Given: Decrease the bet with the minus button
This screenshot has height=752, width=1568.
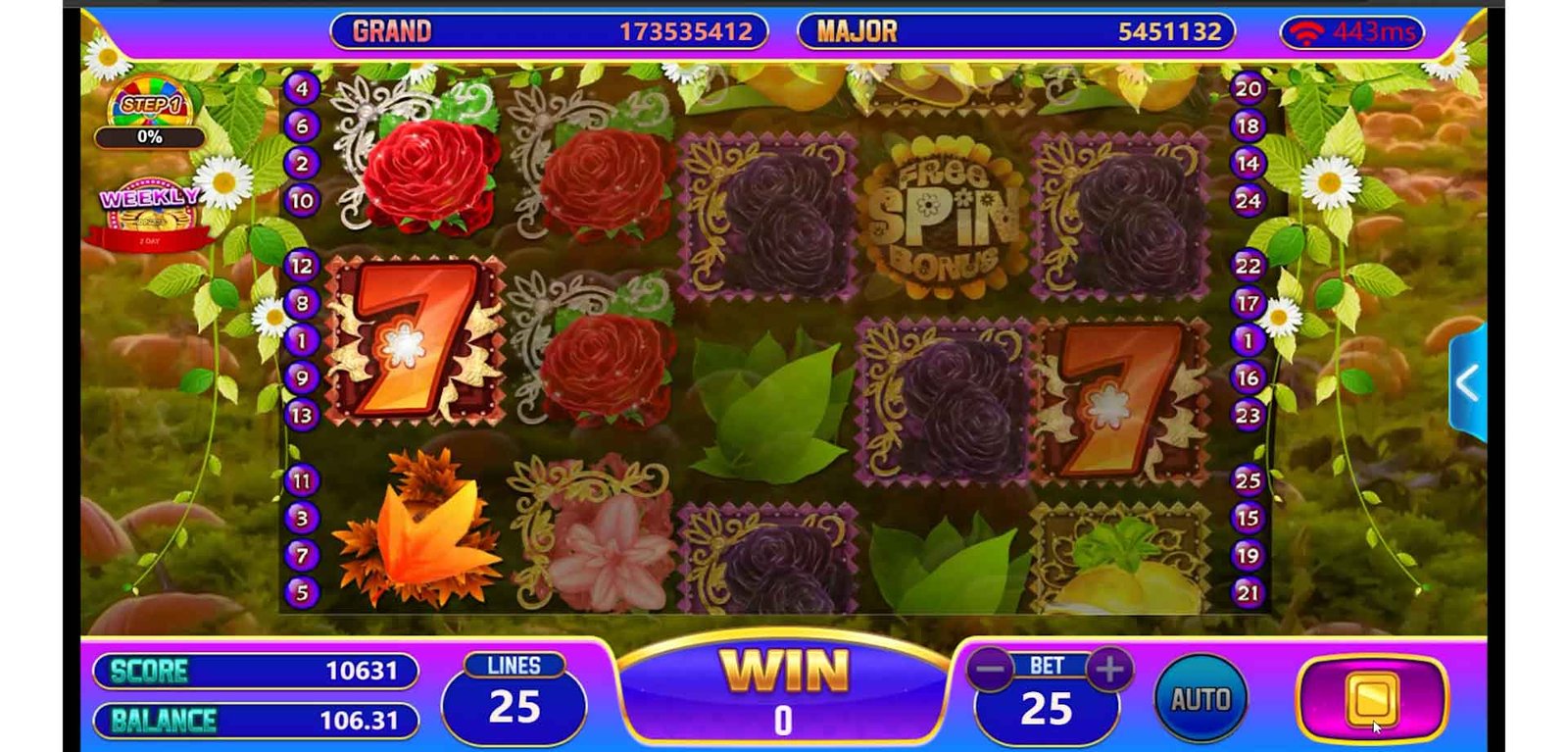Looking at the screenshot, I should click(x=991, y=670).
